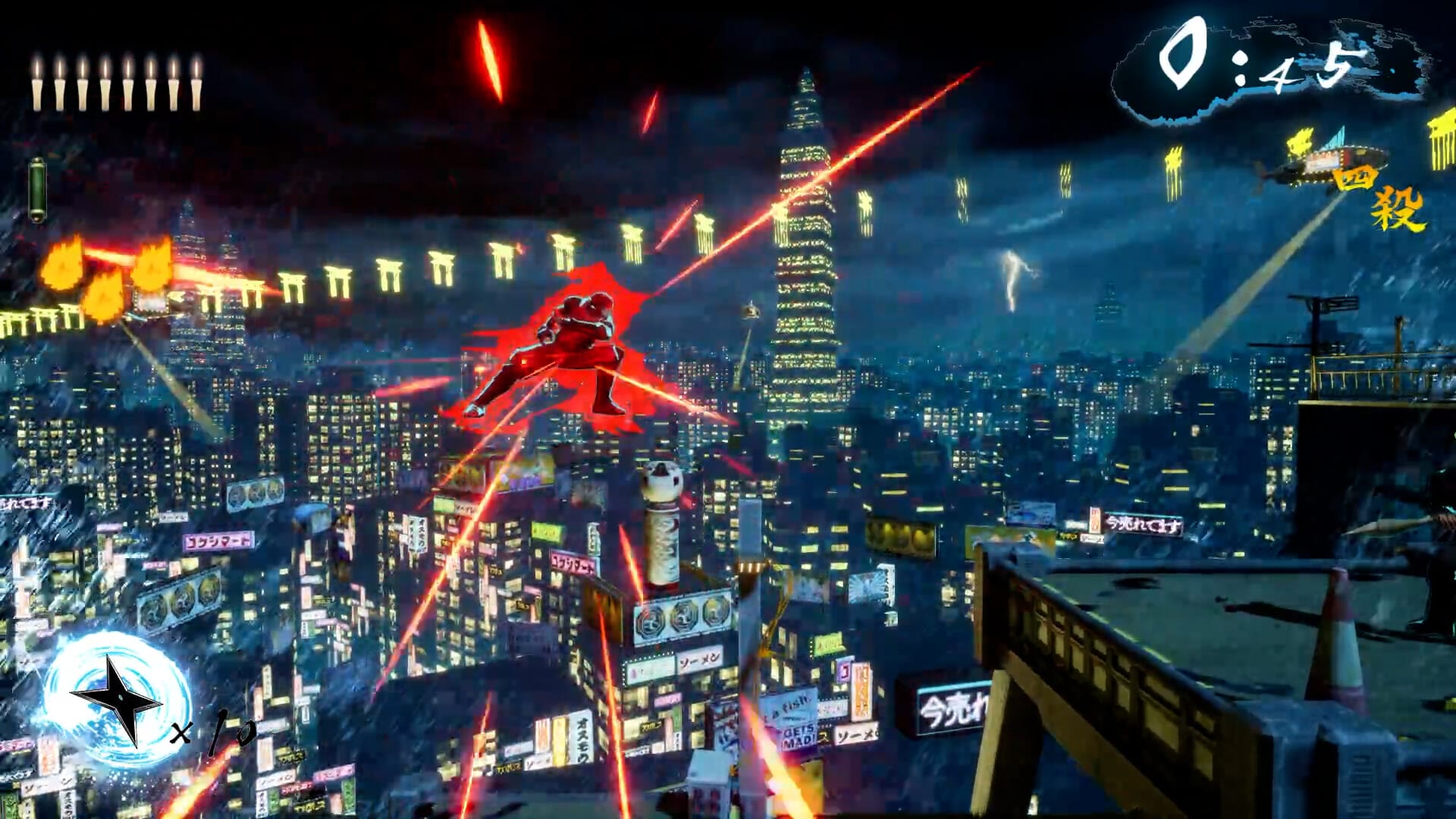Select the shuriken weapon icon

(x=118, y=699)
